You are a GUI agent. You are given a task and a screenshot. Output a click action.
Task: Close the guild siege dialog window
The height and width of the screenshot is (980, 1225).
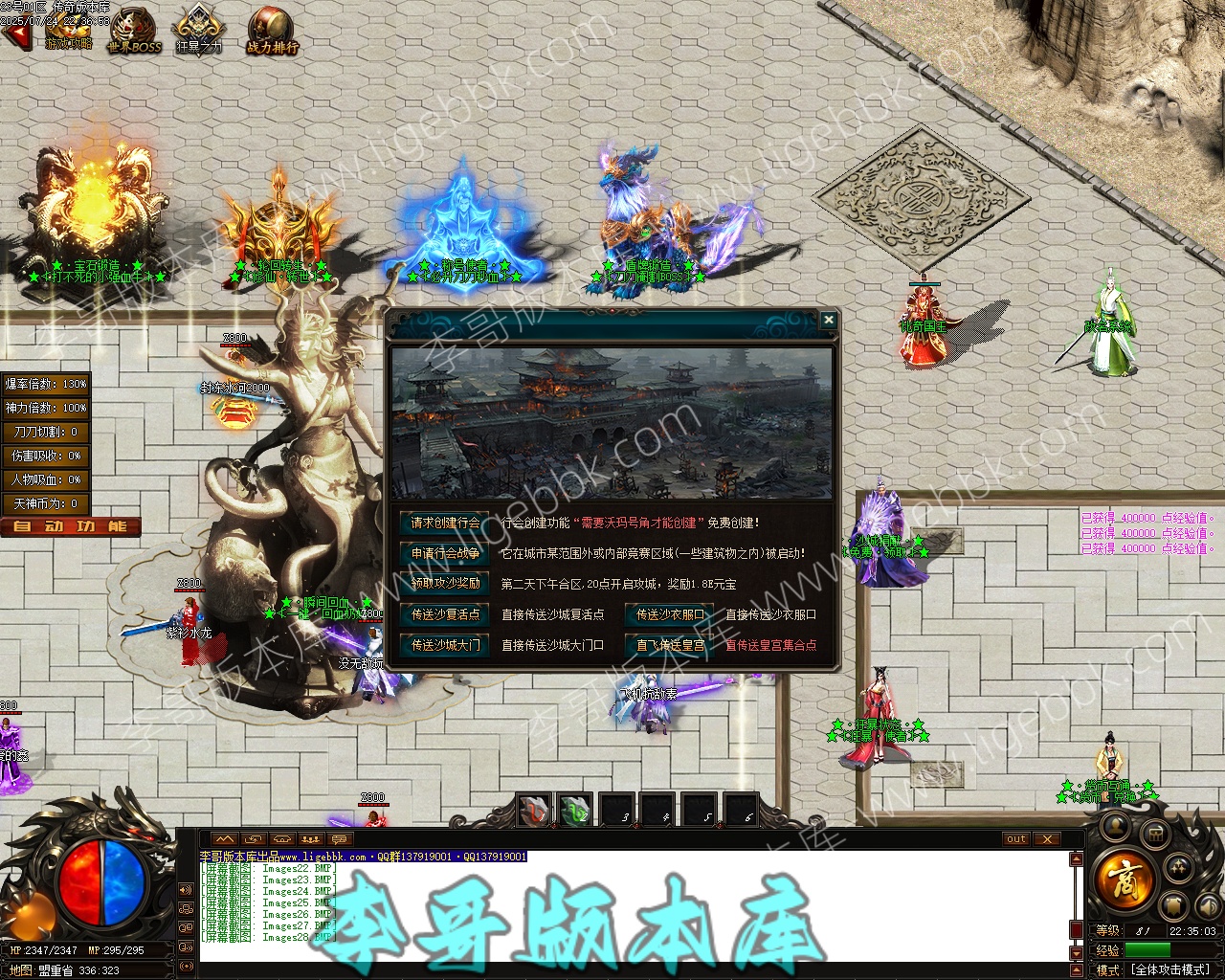pos(829,321)
